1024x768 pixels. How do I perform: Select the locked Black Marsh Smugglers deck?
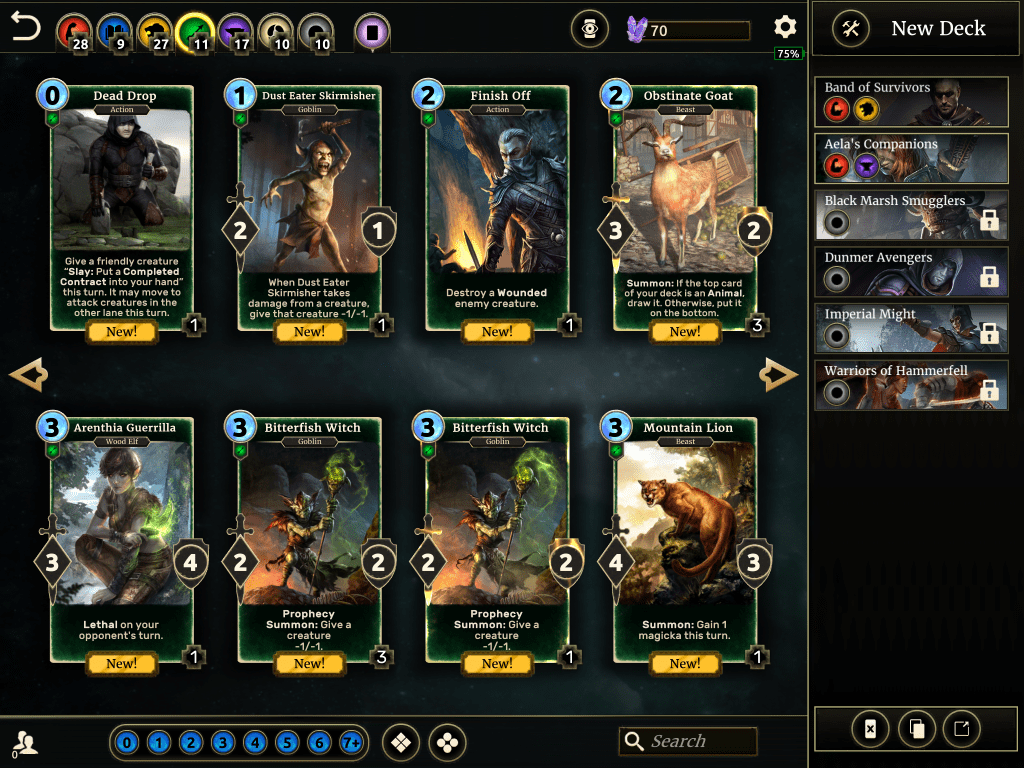911,212
